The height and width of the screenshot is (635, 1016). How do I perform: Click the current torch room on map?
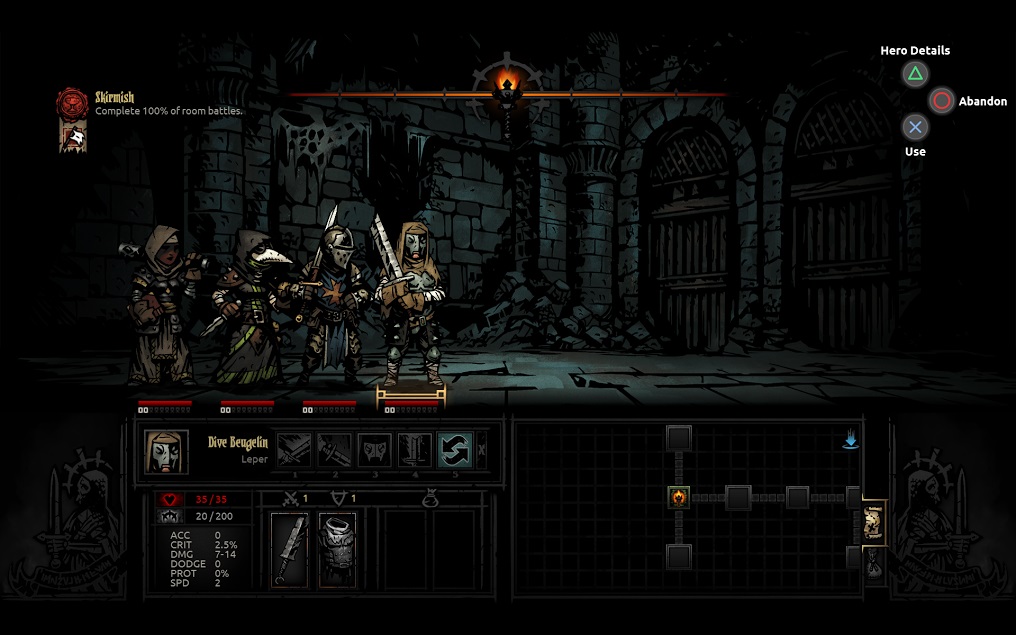point(679,497)
